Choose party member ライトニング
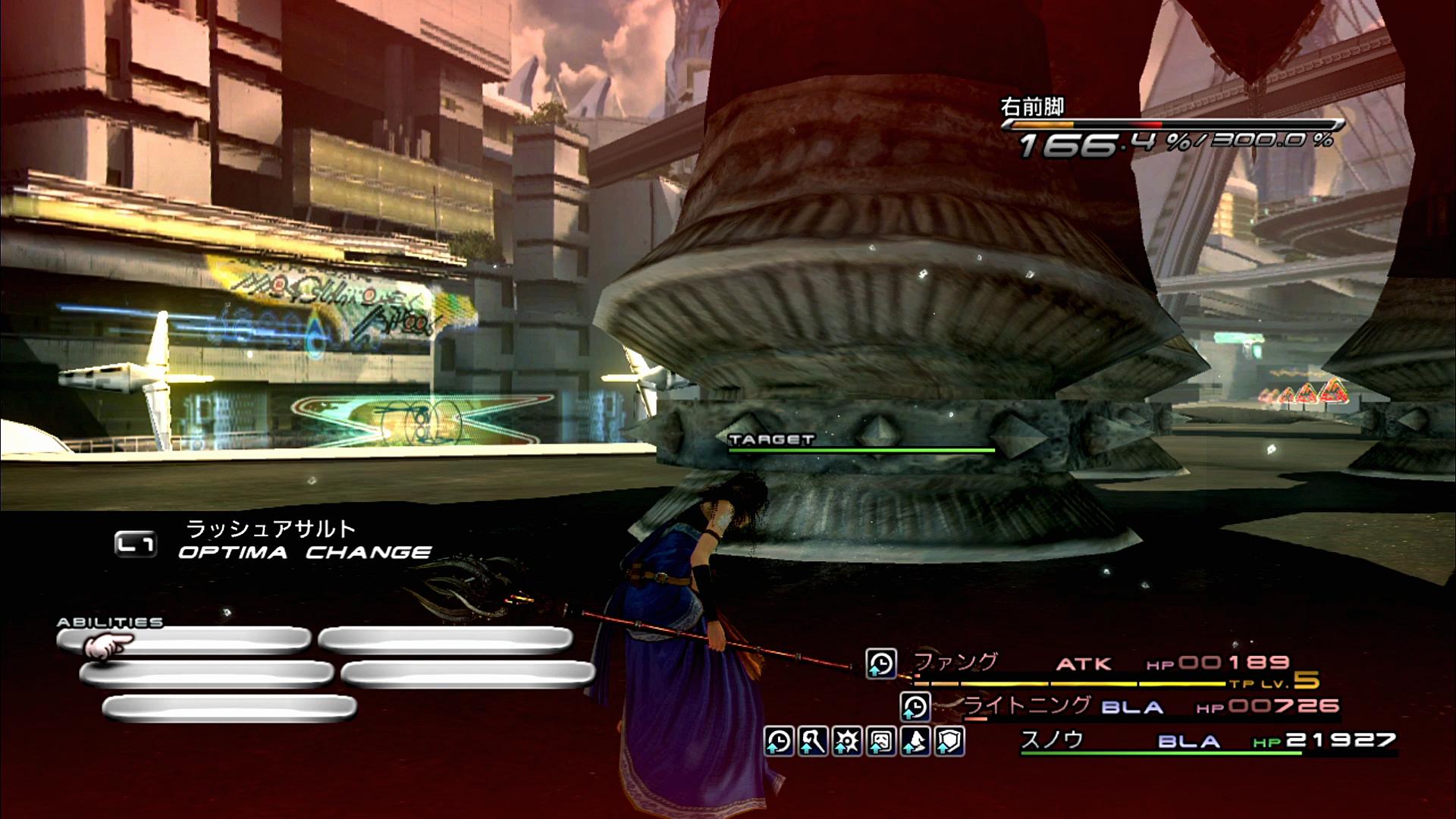 coord(1027,705)
